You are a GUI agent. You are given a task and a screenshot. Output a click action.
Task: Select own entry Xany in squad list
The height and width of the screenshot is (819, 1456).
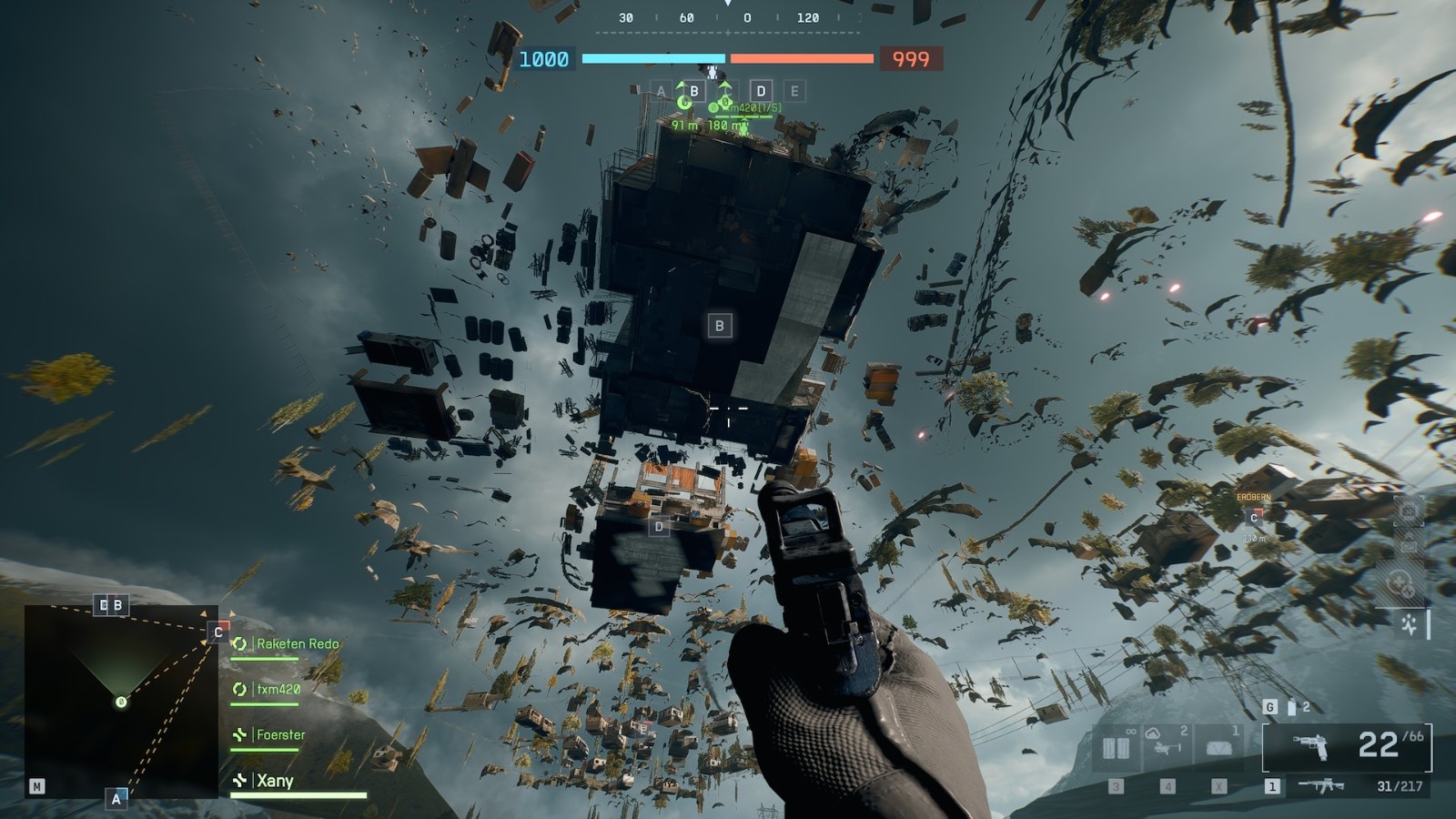274,781
